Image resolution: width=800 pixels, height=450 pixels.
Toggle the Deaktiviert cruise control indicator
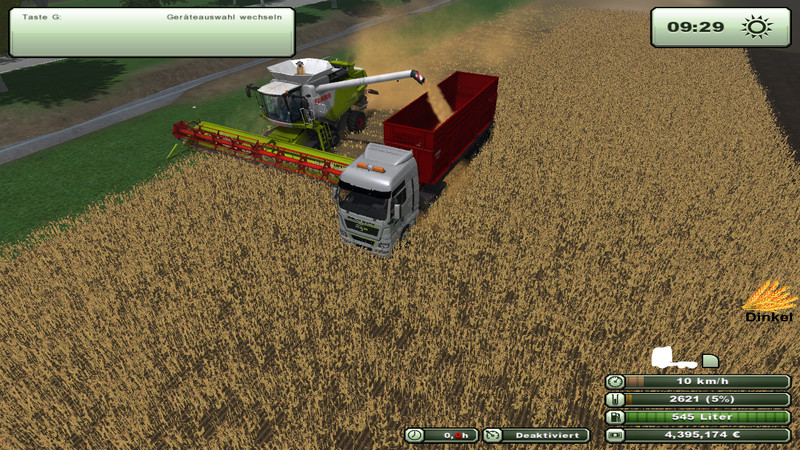pyautogui.click(x=536, y=435)
